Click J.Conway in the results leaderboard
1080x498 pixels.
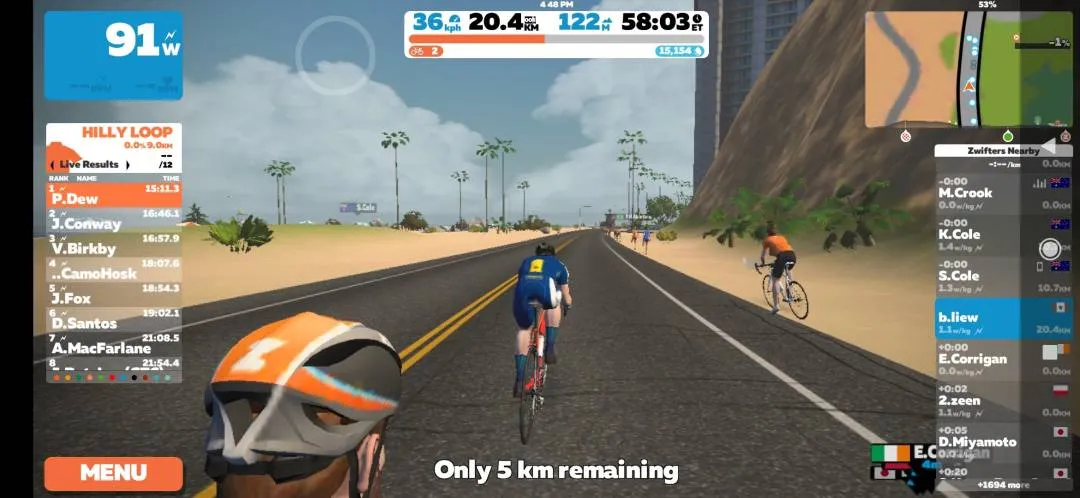(x=114, y=219)
